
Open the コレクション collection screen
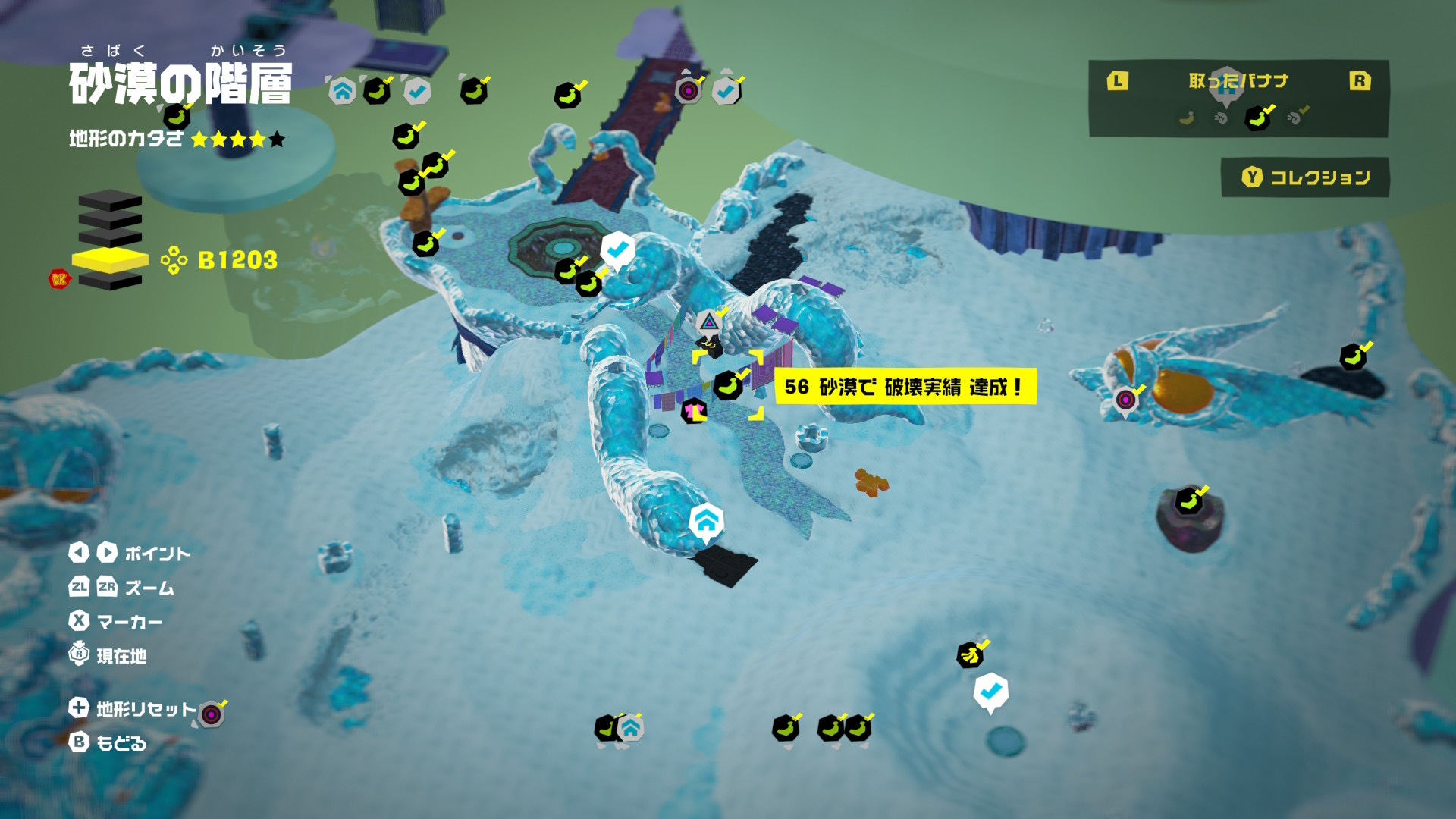pyautogui.click(x=1305, y=177)
